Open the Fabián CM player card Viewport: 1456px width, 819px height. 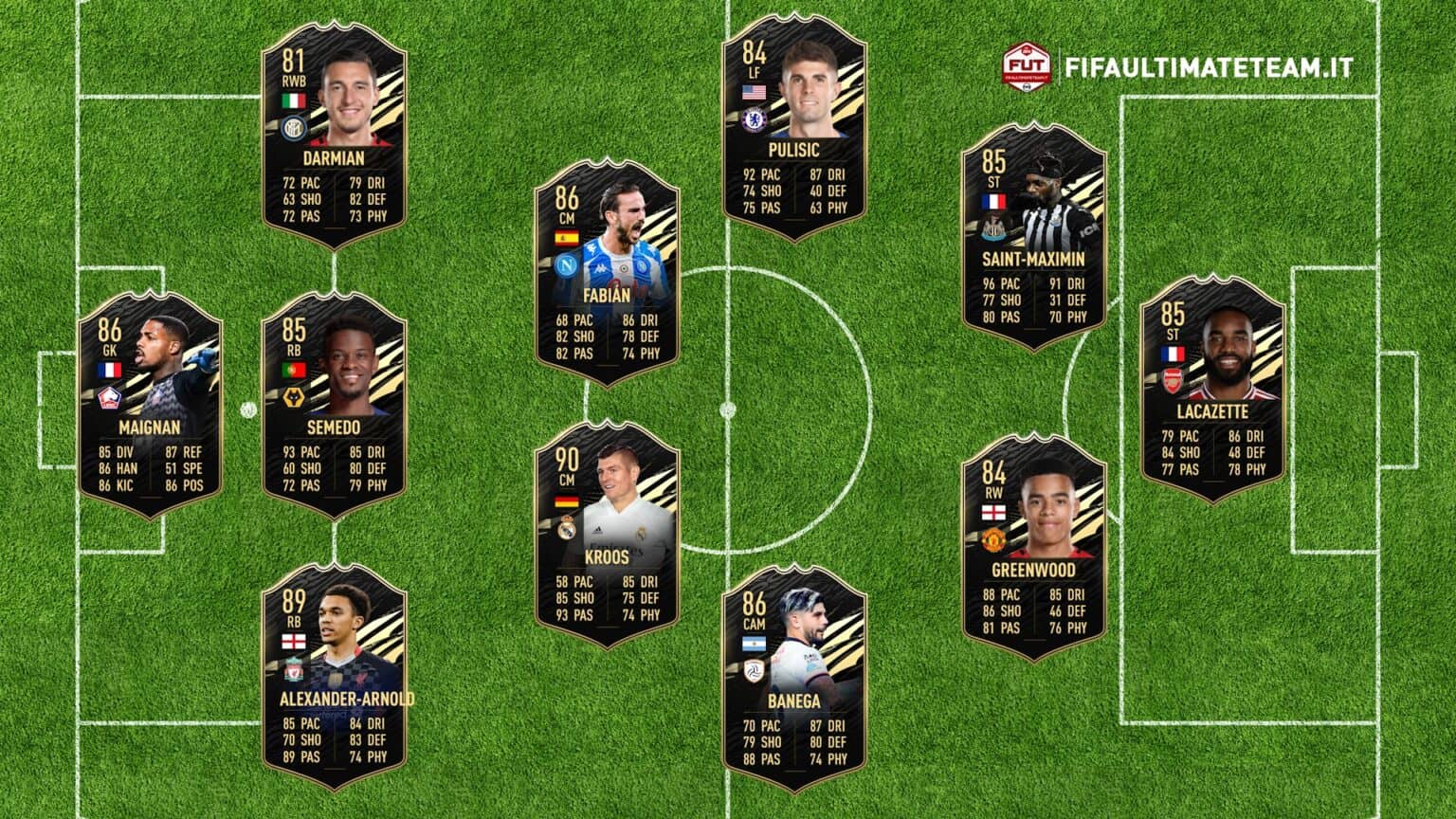click(607, 271)
